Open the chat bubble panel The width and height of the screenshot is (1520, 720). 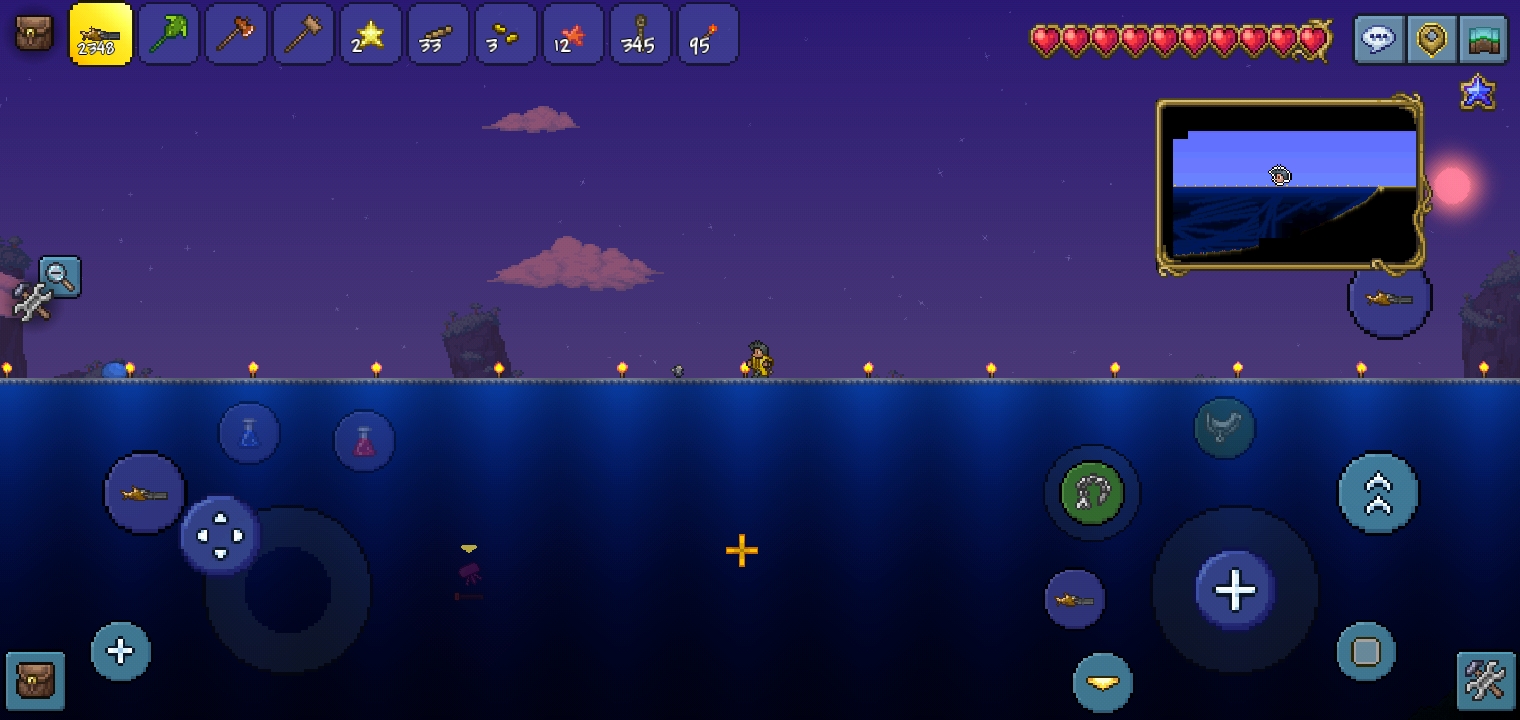pos(1379,40)
